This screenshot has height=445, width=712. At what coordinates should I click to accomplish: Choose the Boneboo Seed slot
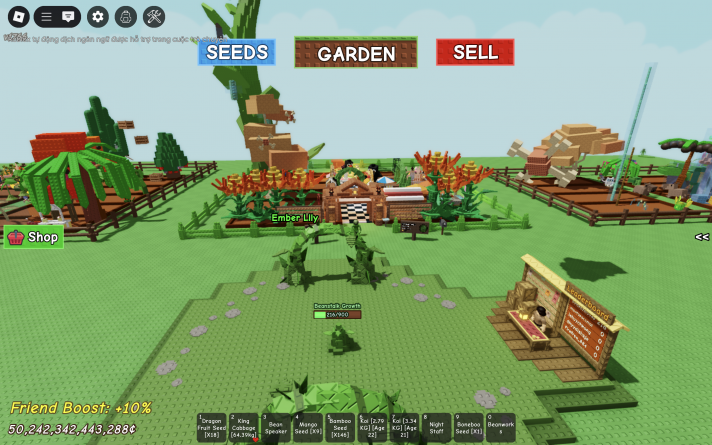pos(468,427)
